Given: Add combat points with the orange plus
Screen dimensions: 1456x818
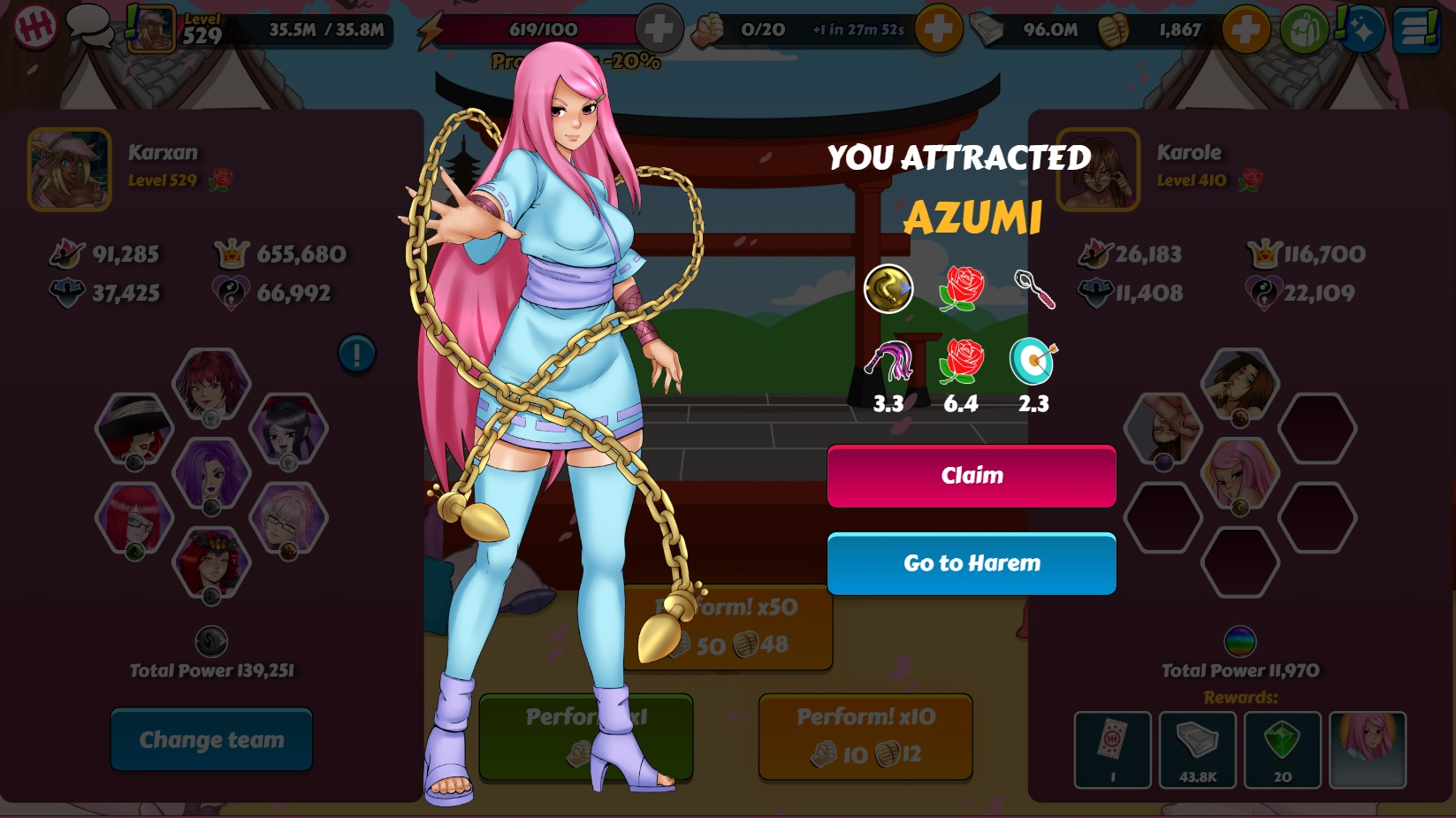Looking at the screenshot, I should [938, 29].
